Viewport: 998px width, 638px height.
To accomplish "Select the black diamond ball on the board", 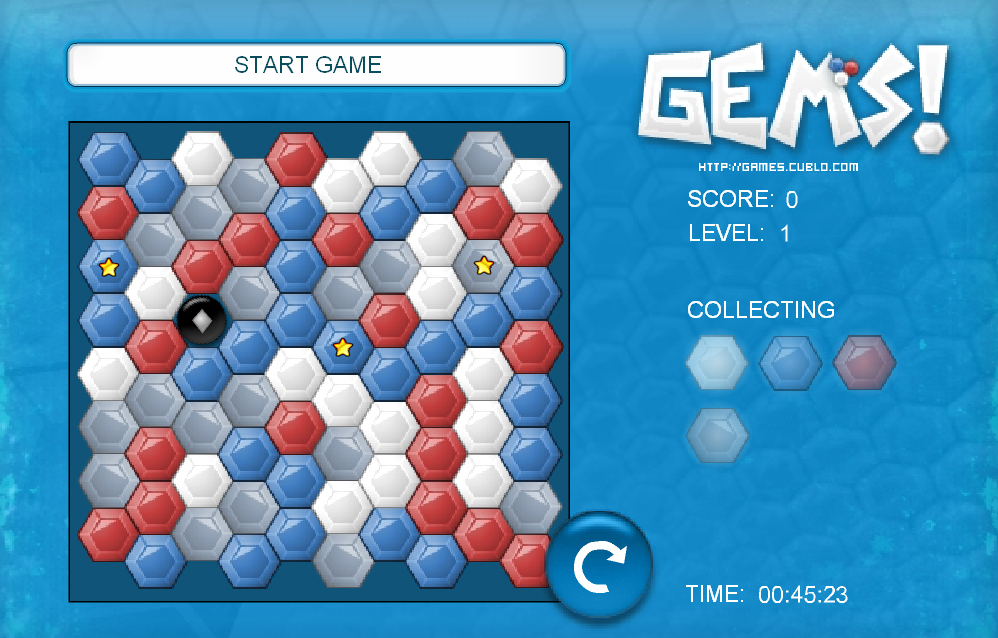I will 202,321.
